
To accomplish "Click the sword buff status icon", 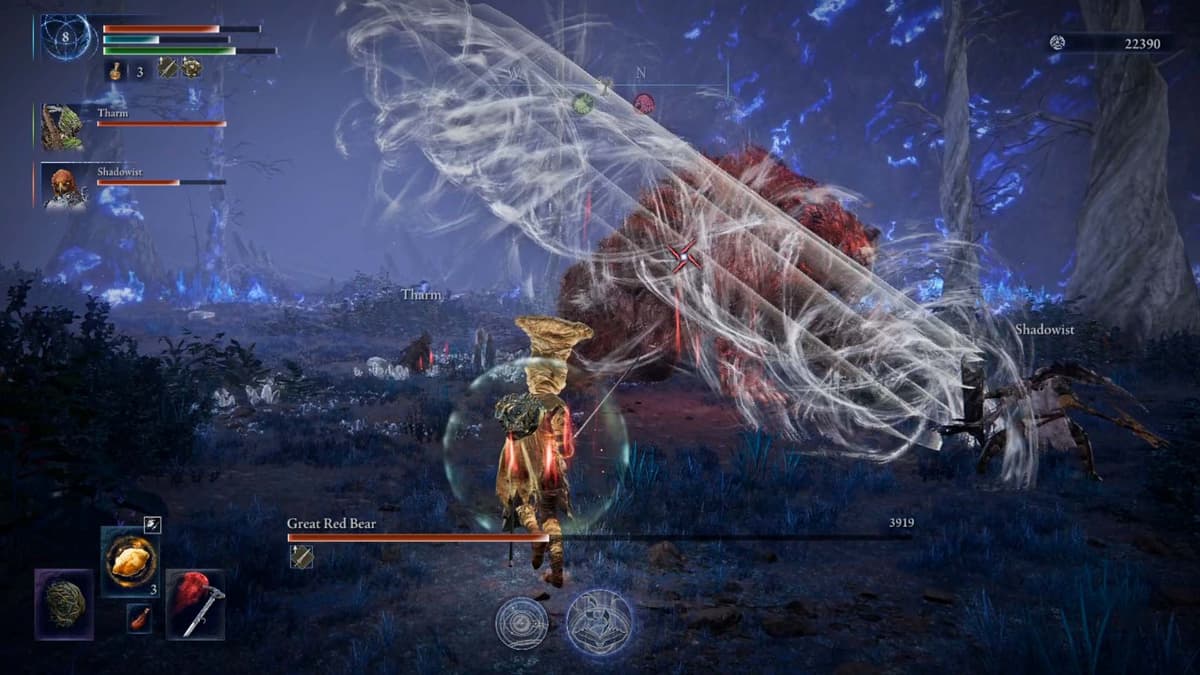I will (168, 68).
